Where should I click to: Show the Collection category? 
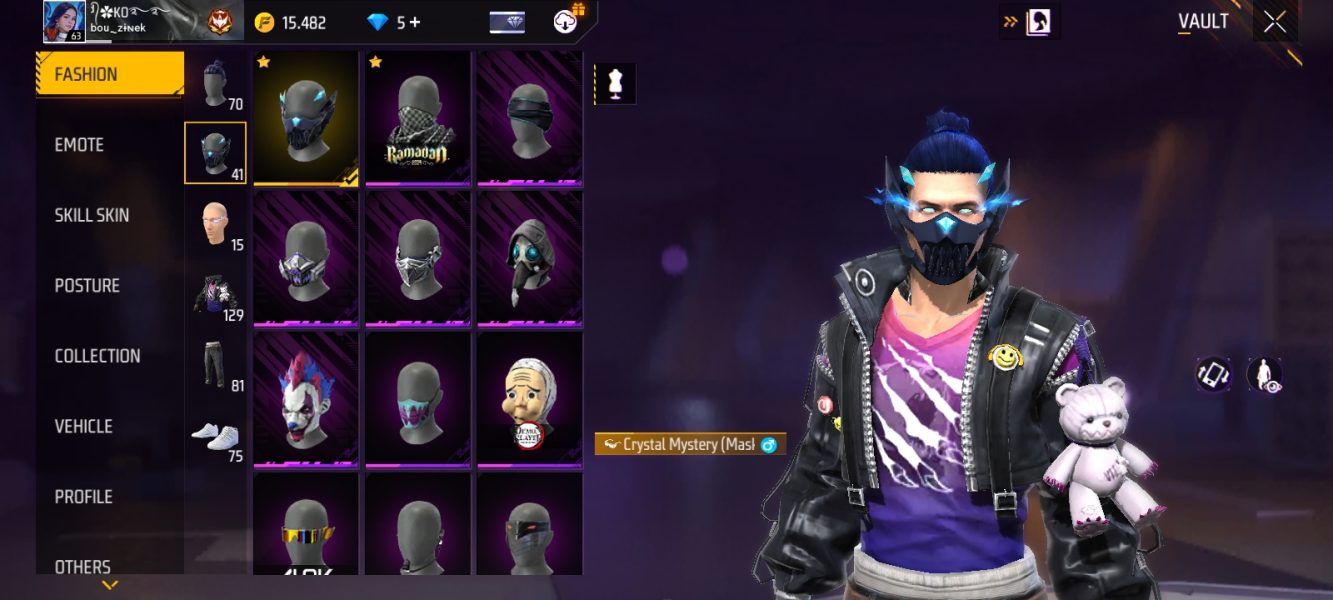pos(97,356)
